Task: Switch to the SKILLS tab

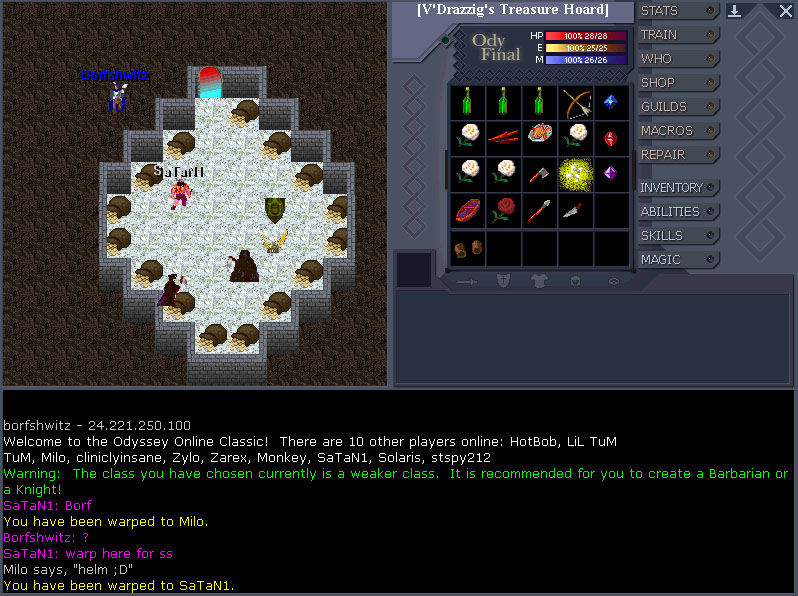Action: click(x=679, y=236)
